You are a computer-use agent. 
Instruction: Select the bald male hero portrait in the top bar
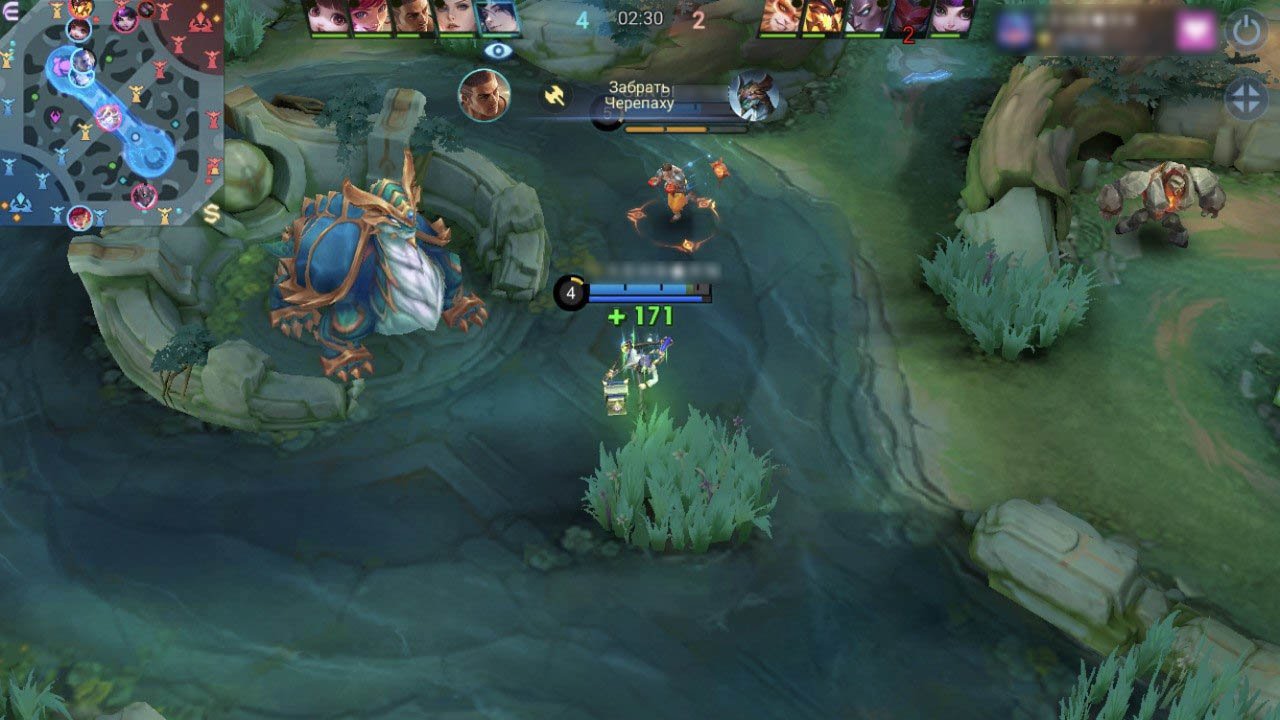412,17
